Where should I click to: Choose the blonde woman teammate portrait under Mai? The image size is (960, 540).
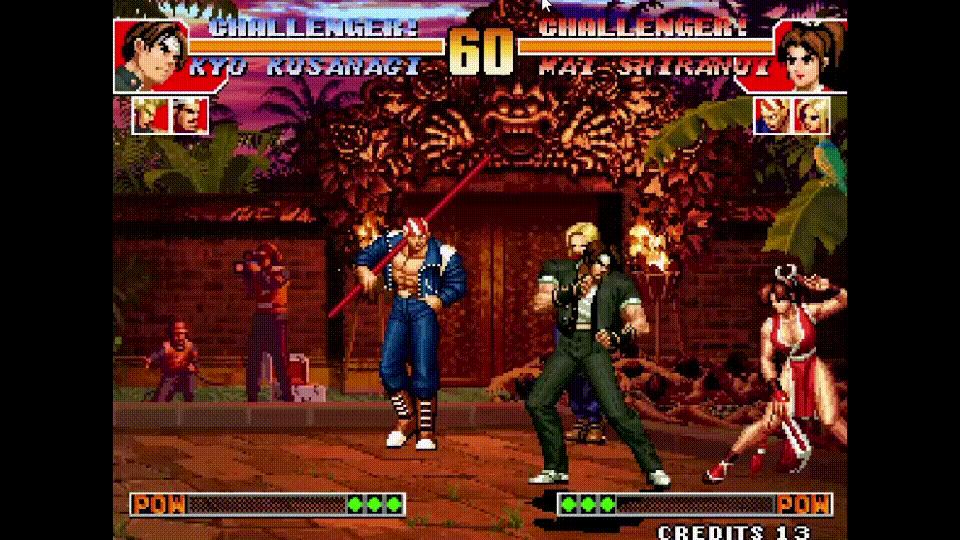(x=810, y=115)
